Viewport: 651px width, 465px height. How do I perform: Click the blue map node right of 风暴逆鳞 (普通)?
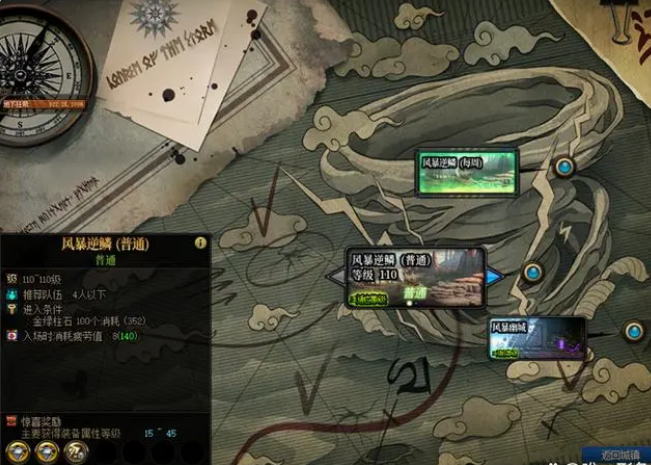[x=533, y=271]
